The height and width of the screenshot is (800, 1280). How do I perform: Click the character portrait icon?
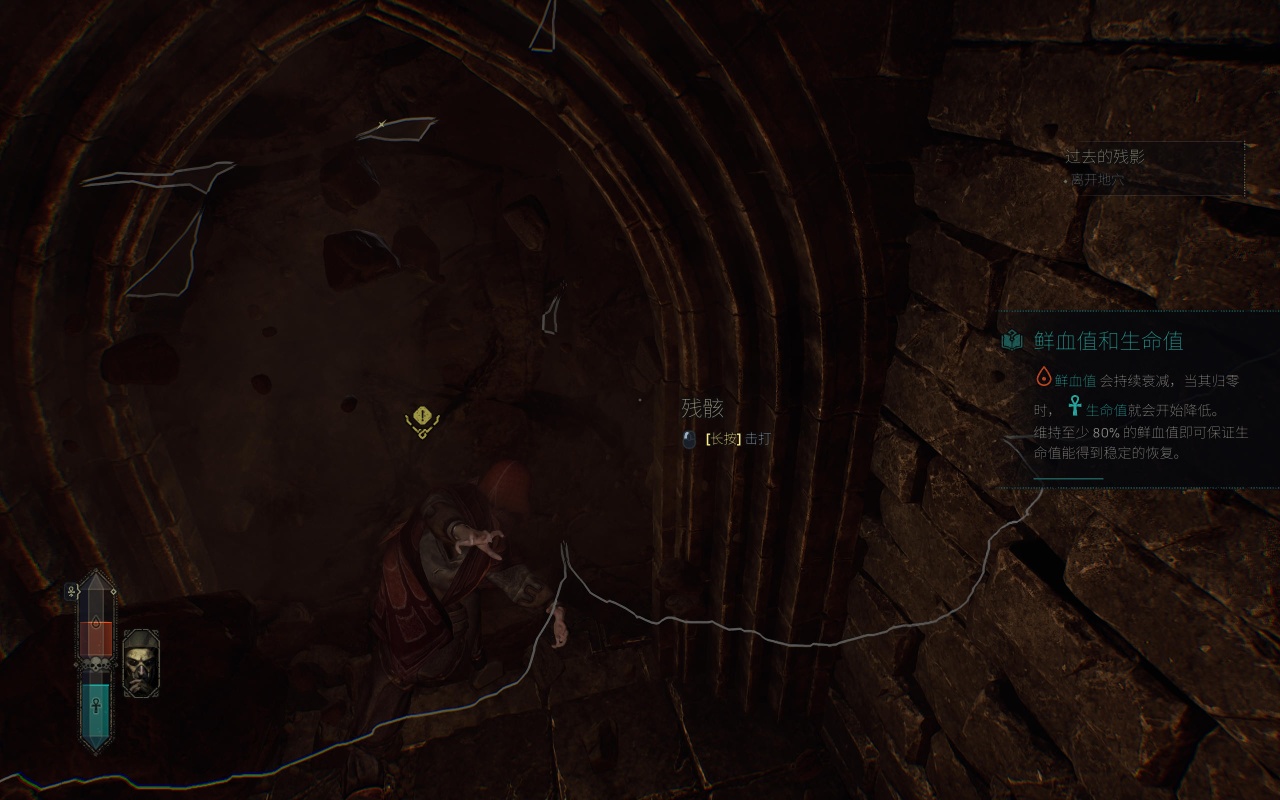click(140, 661)
